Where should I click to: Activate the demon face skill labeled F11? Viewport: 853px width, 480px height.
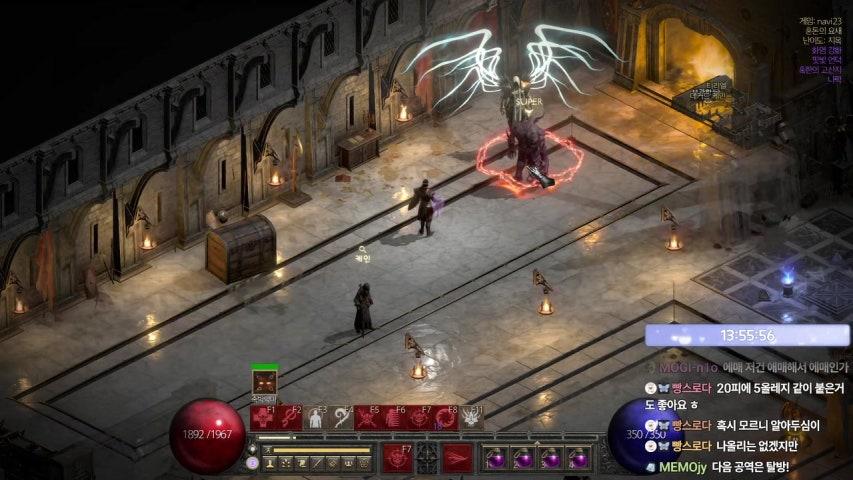[x=471, y=418]
